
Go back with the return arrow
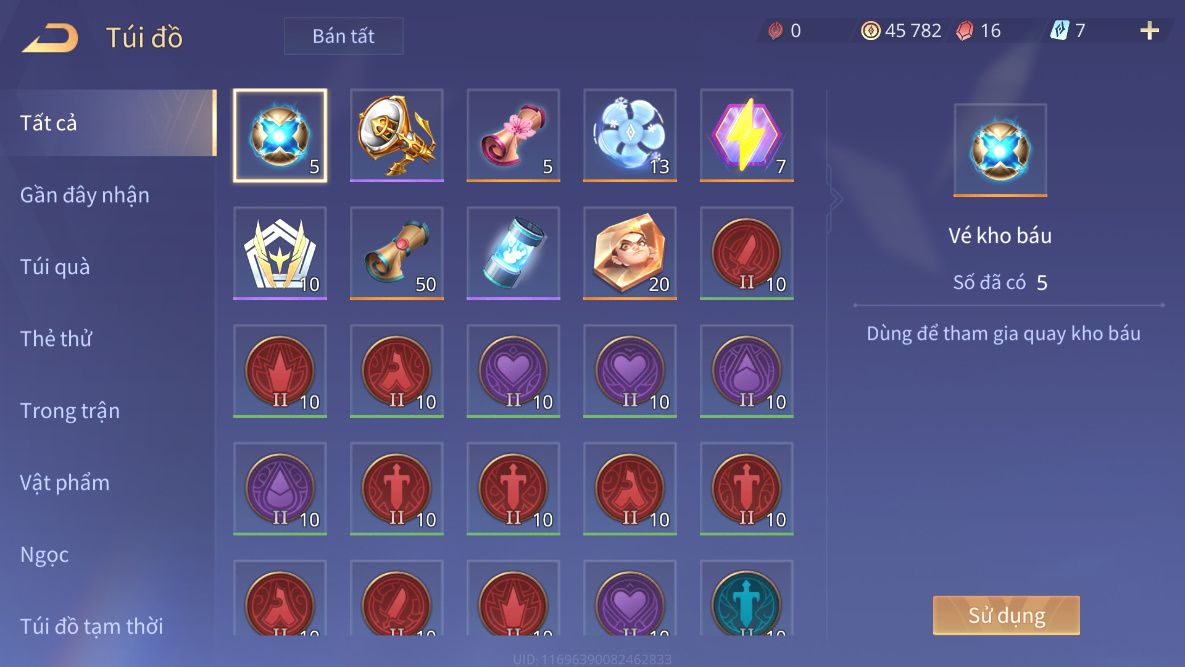coord(50,38)
